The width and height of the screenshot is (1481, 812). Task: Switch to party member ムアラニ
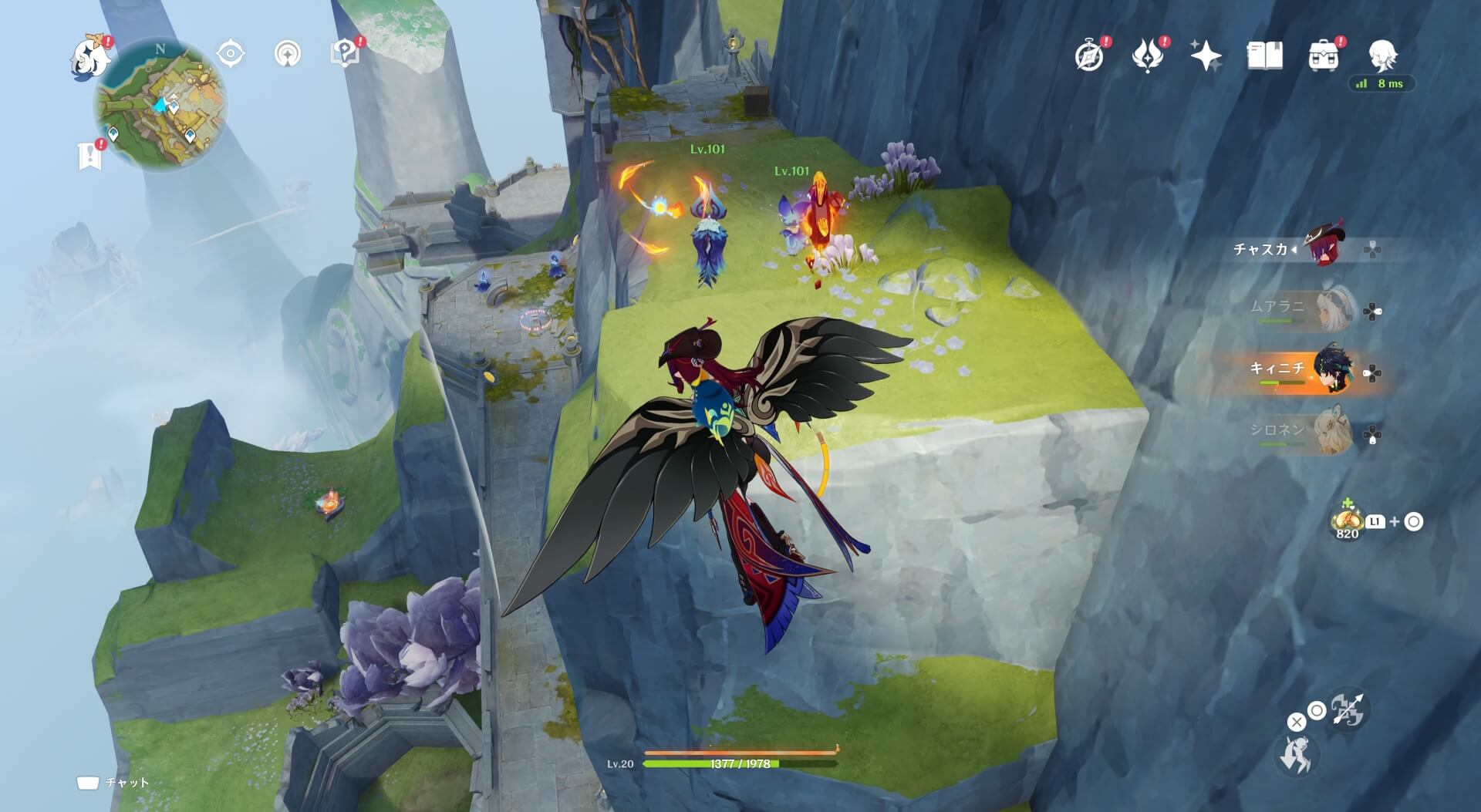point(1334,308)
